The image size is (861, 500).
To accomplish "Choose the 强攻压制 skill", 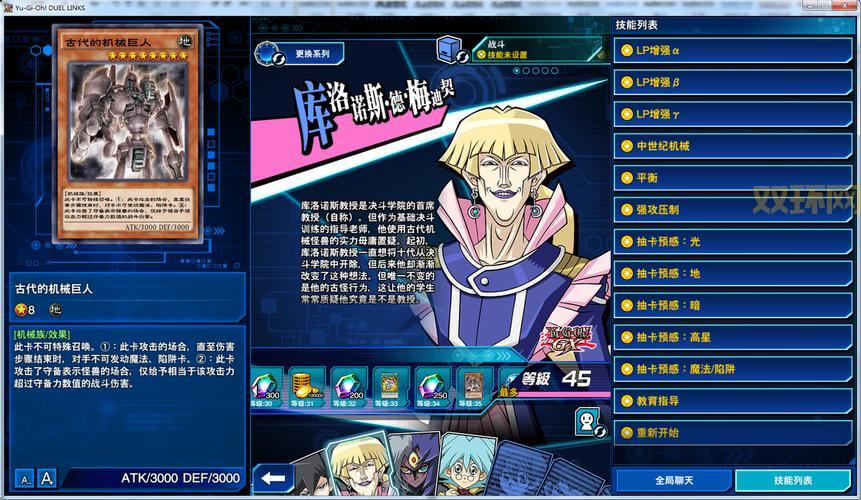I will [733, 209].
